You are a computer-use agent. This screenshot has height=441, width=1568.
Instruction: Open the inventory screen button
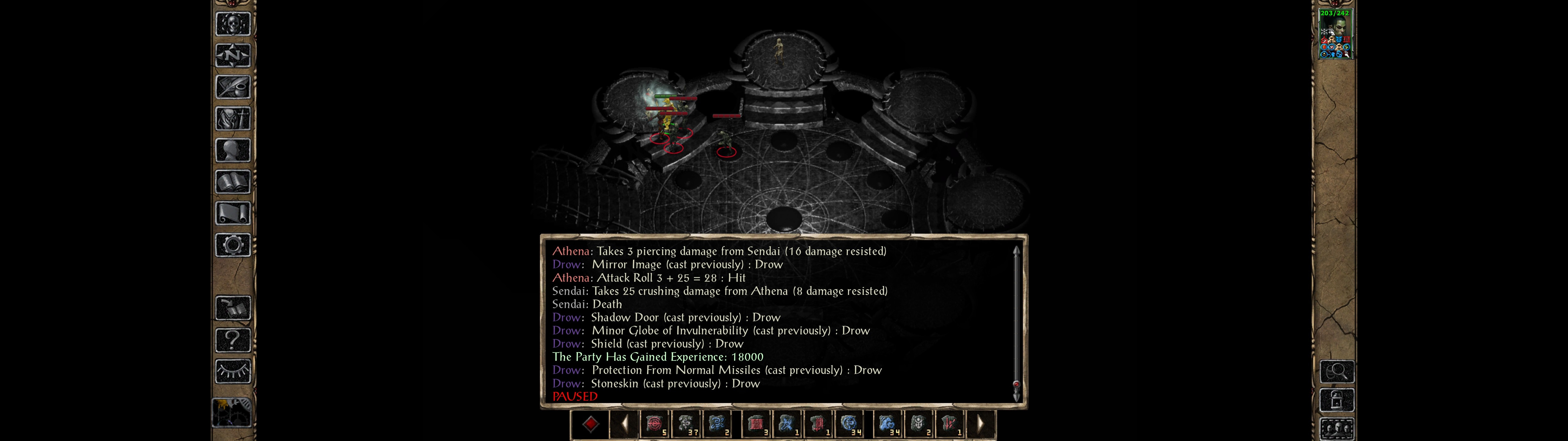tap(233, 119)
